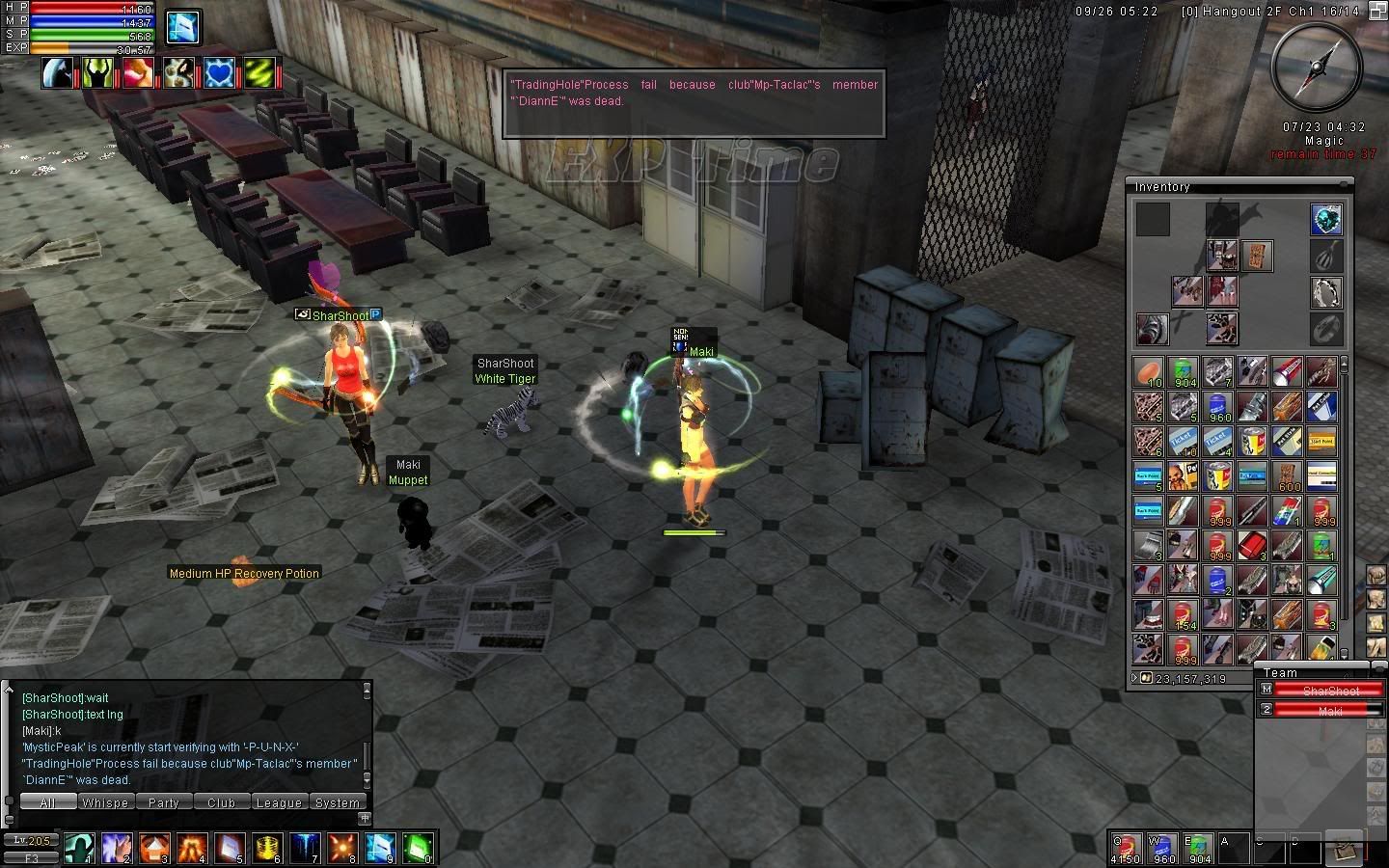This screenshot has height=868, width=1389.
Task: Select the blue heart gem equipment slot
Action: click(x=1326, y=220)
